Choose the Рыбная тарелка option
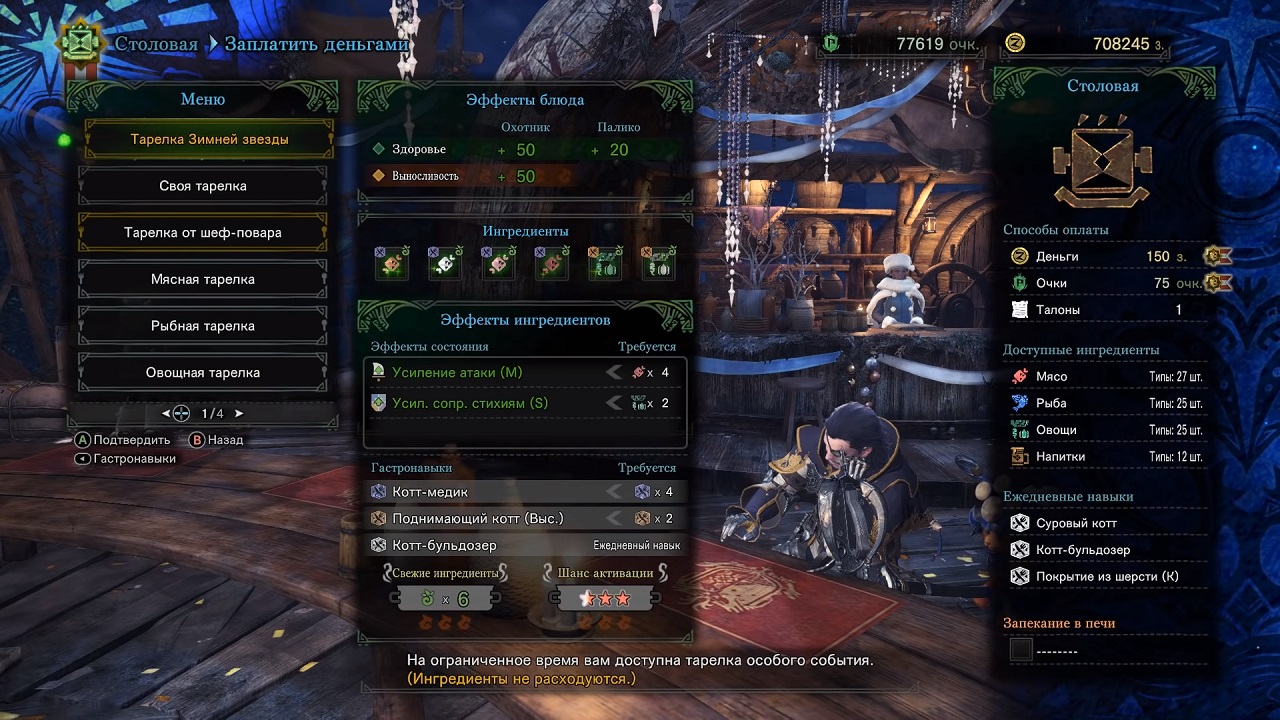Viewport: 1280px width, 720px height. 203,326
